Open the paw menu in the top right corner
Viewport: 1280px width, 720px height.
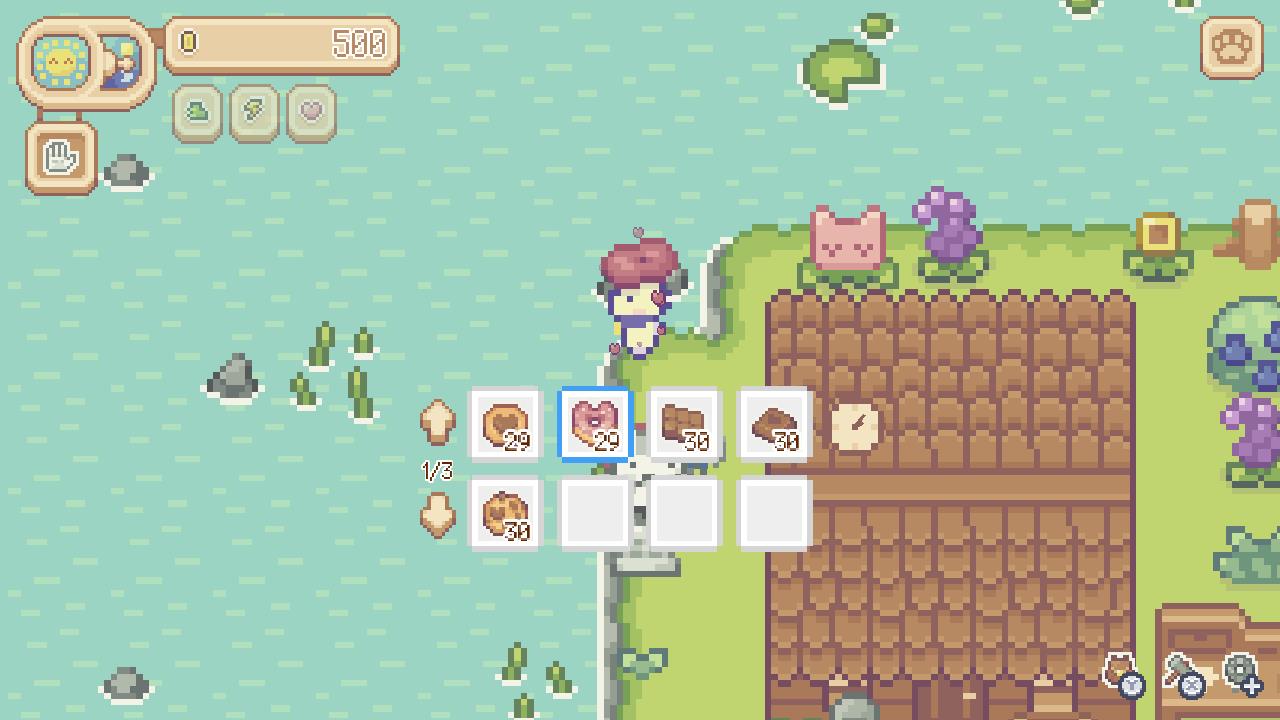1231,47
